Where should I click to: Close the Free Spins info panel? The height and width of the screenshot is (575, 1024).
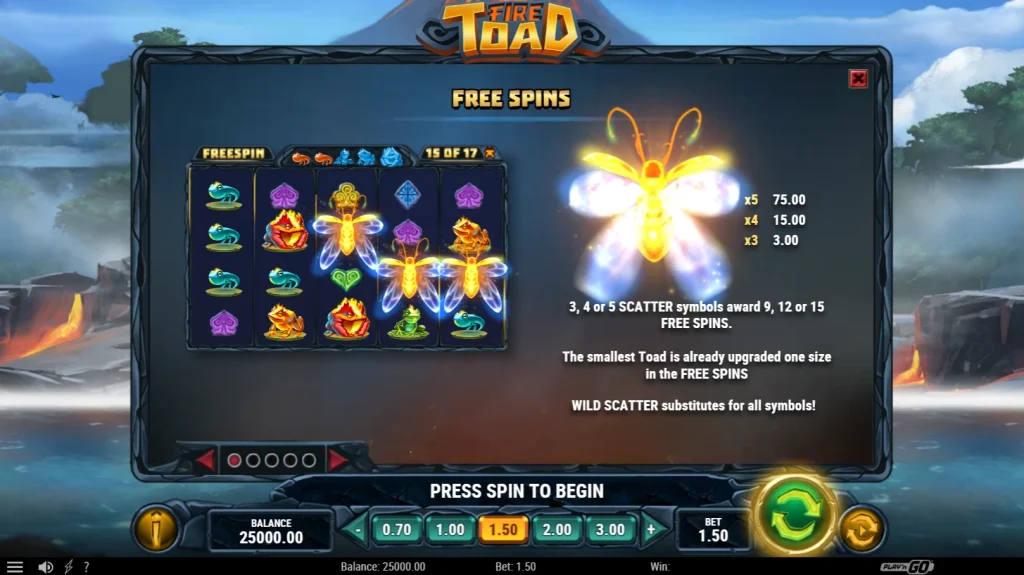(858, 79)
